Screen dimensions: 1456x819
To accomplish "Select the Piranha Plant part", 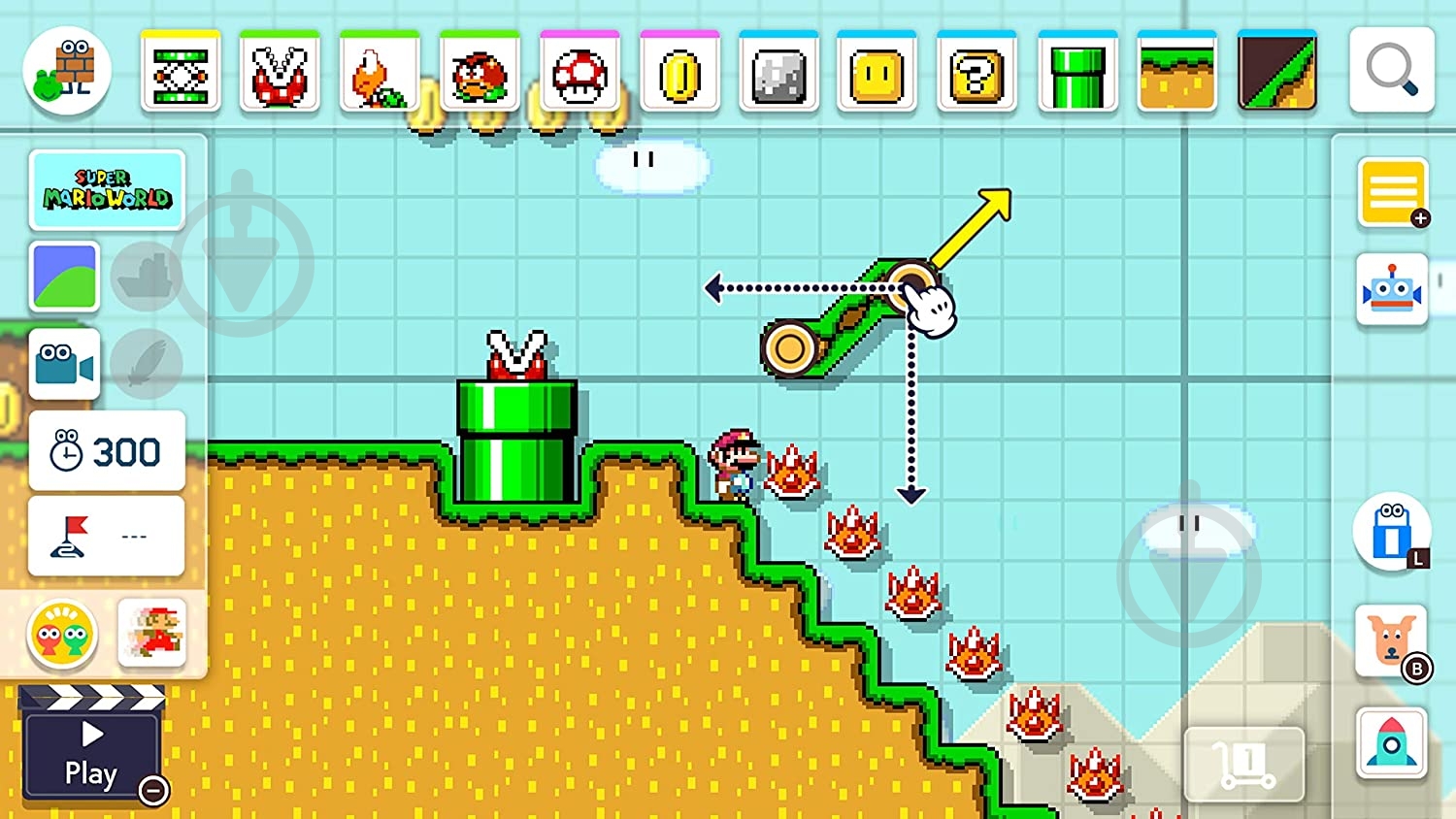I will coord(281,73).
